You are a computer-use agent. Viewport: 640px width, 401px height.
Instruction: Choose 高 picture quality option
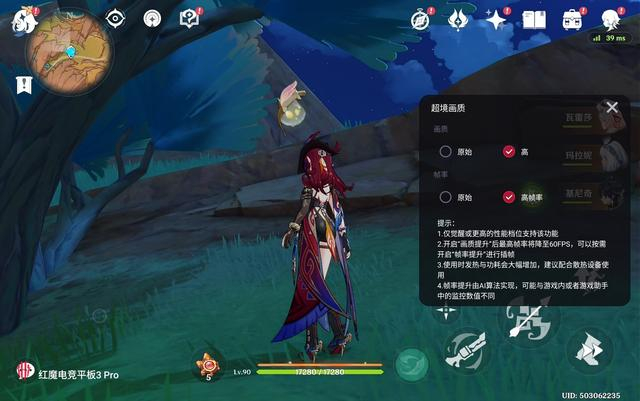[x=509, y=151]
